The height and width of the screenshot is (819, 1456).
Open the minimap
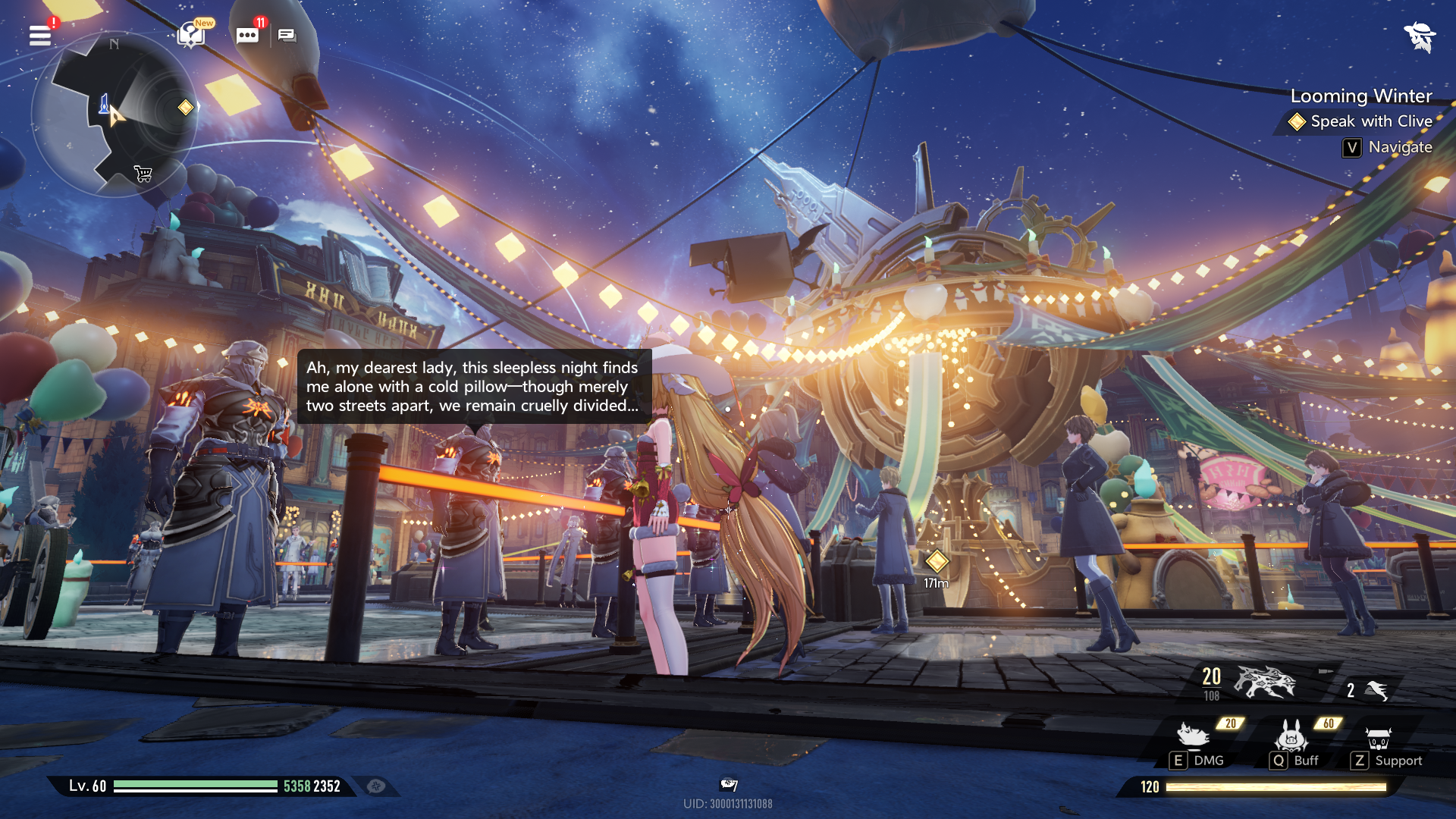coord(114,114)
